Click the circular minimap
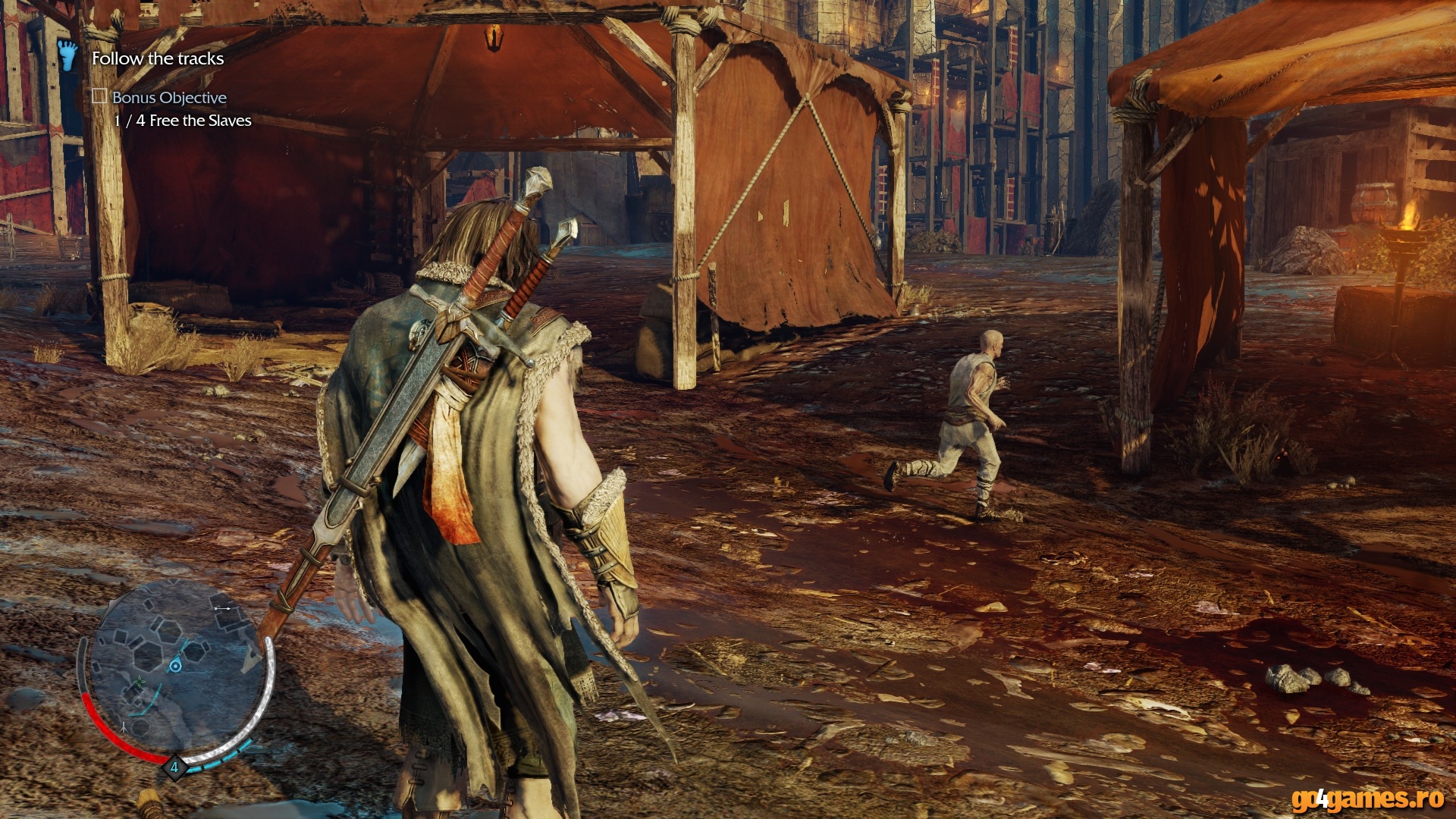This screenshot has width=1456, height=819. [174, 671]
